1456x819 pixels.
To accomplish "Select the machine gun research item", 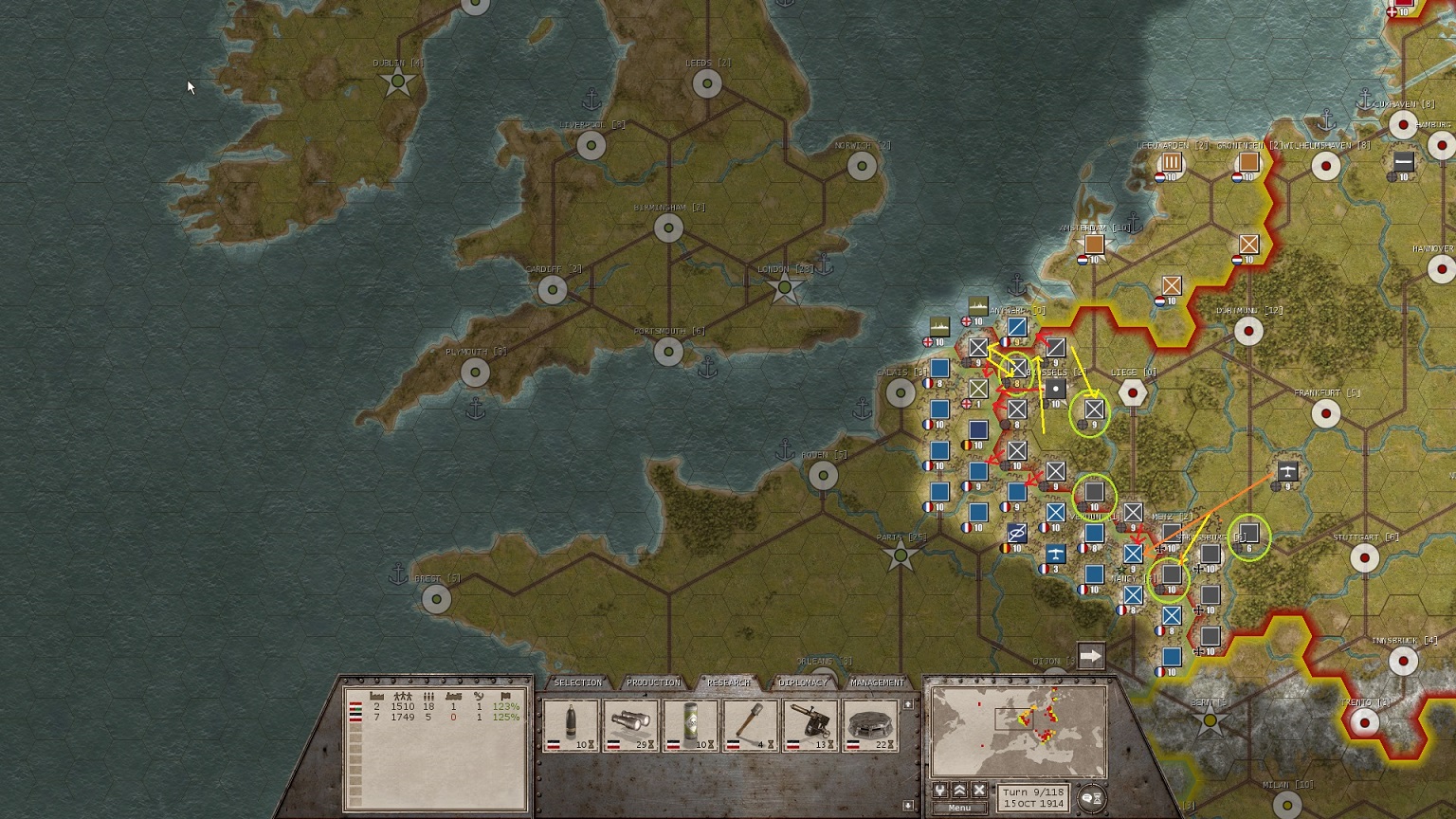I will 810,725.
